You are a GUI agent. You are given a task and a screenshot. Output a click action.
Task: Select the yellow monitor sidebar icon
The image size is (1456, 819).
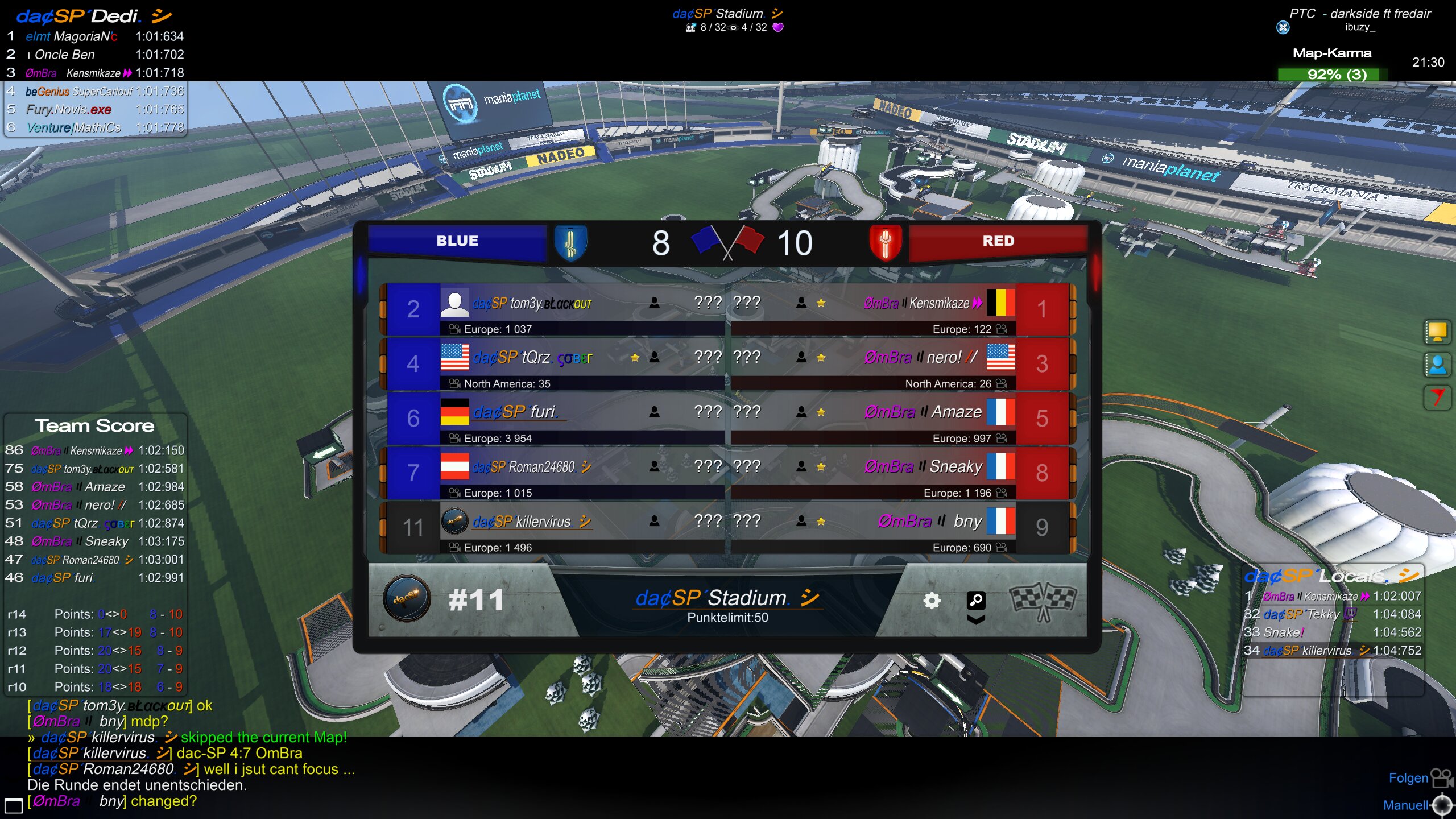(1437, 332)
